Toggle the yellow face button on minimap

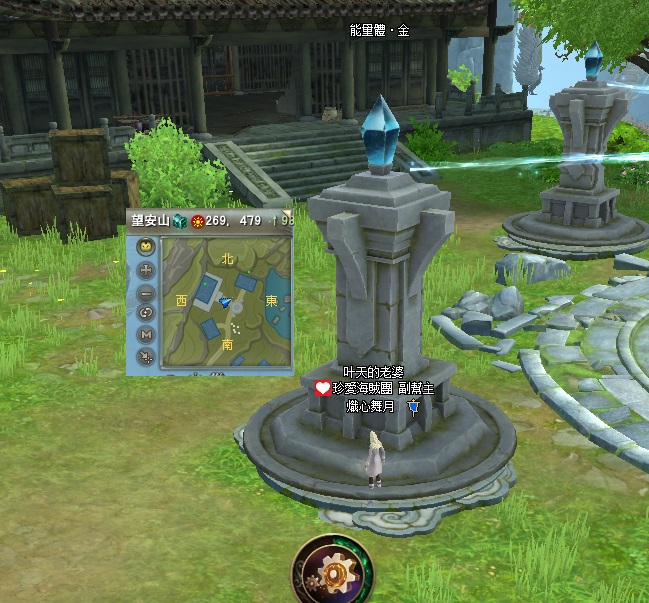[x=146, y=248]
